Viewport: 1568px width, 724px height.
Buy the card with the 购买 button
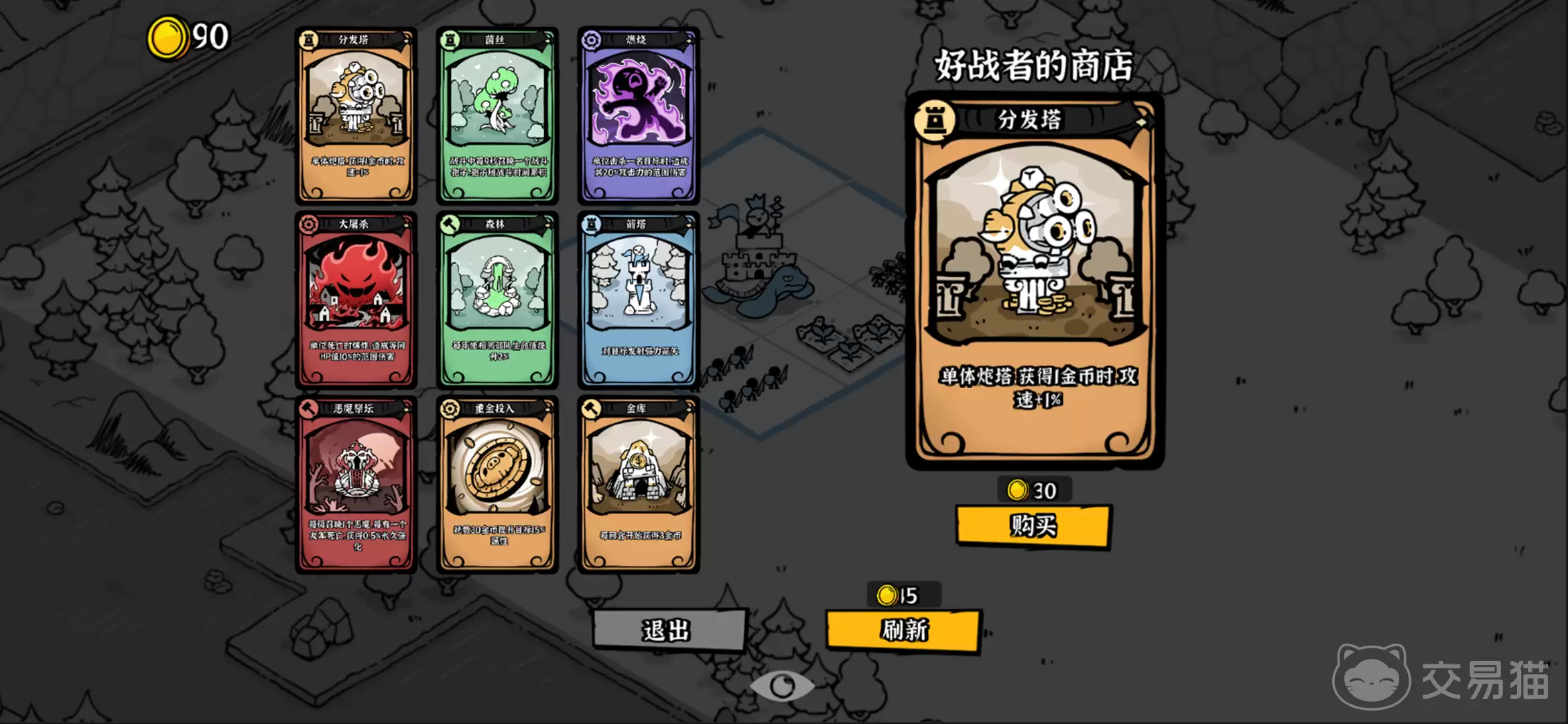[1033, 526]
